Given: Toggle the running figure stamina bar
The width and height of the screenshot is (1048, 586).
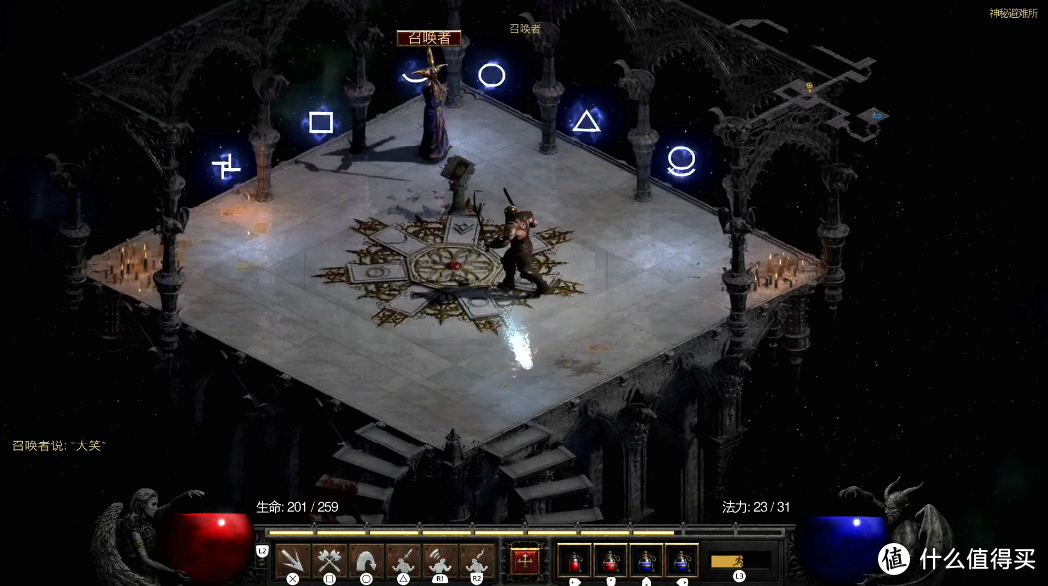Looking at the screenshot, I should (740, 561).
